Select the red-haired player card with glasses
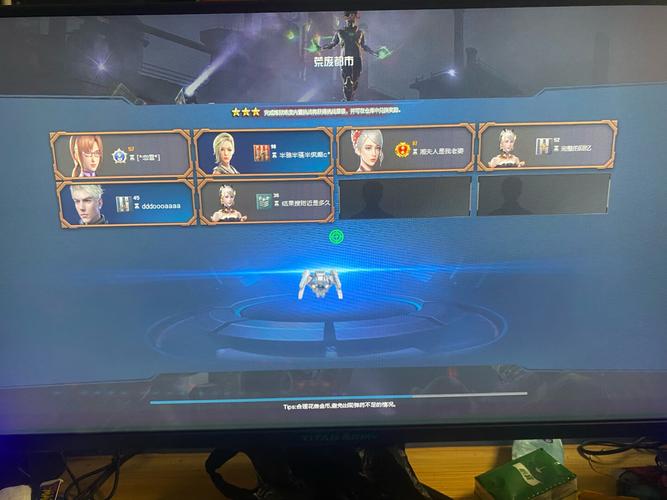The height and width of the screenshot is (500, 667). (x=121, y=154)
